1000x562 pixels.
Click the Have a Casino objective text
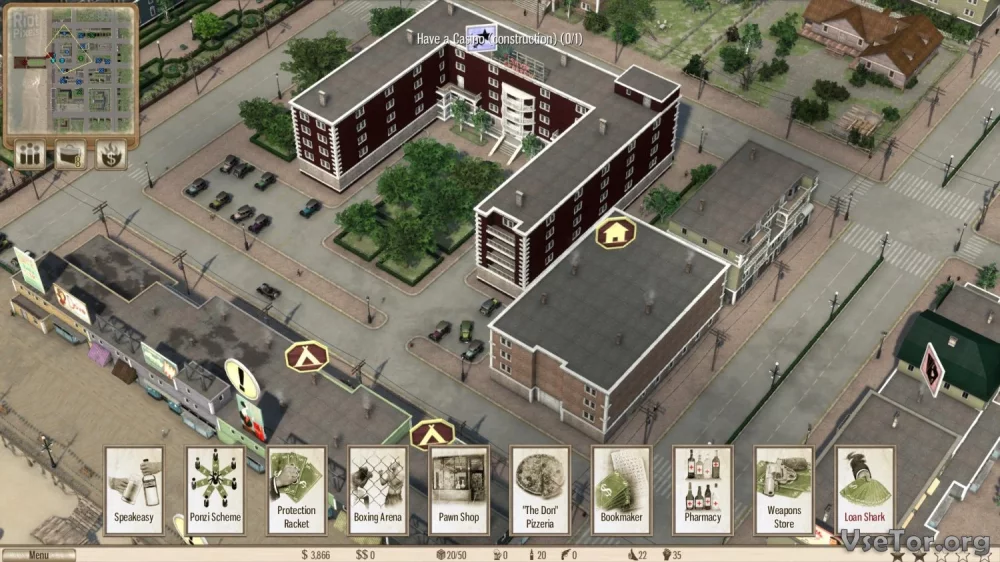tap(502, 39)
